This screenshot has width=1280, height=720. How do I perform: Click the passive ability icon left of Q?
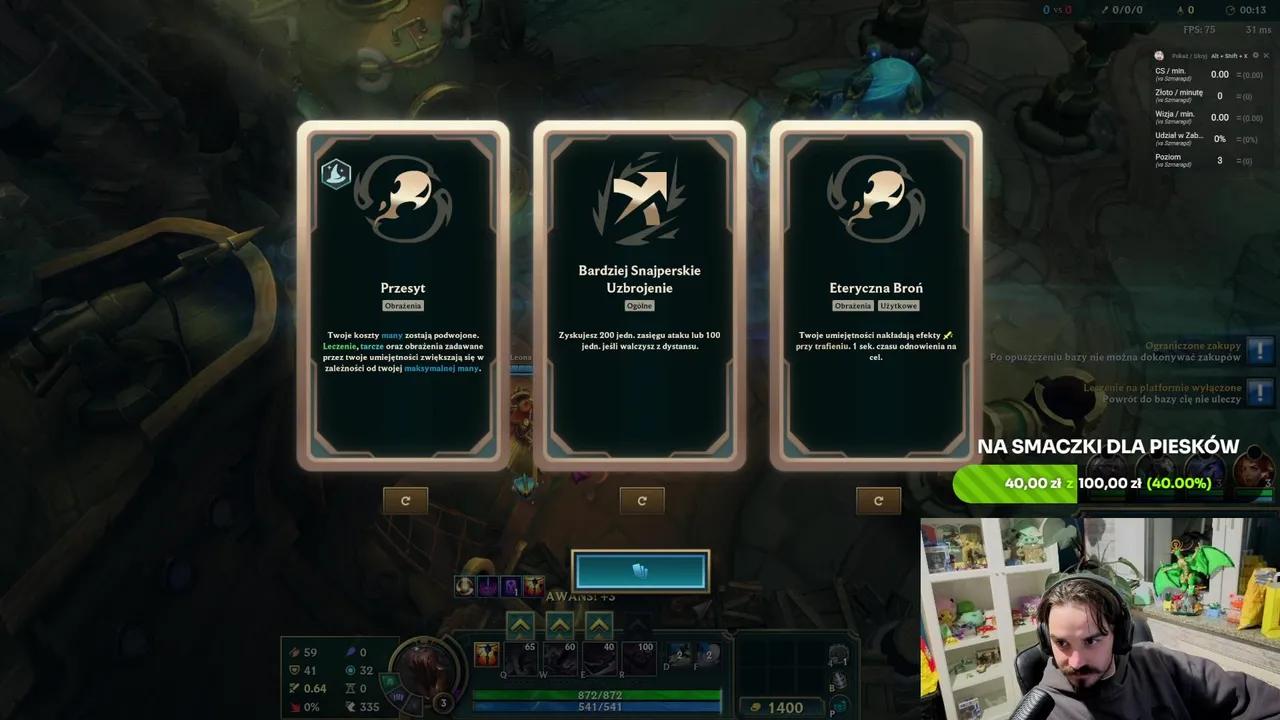(487, 654)
